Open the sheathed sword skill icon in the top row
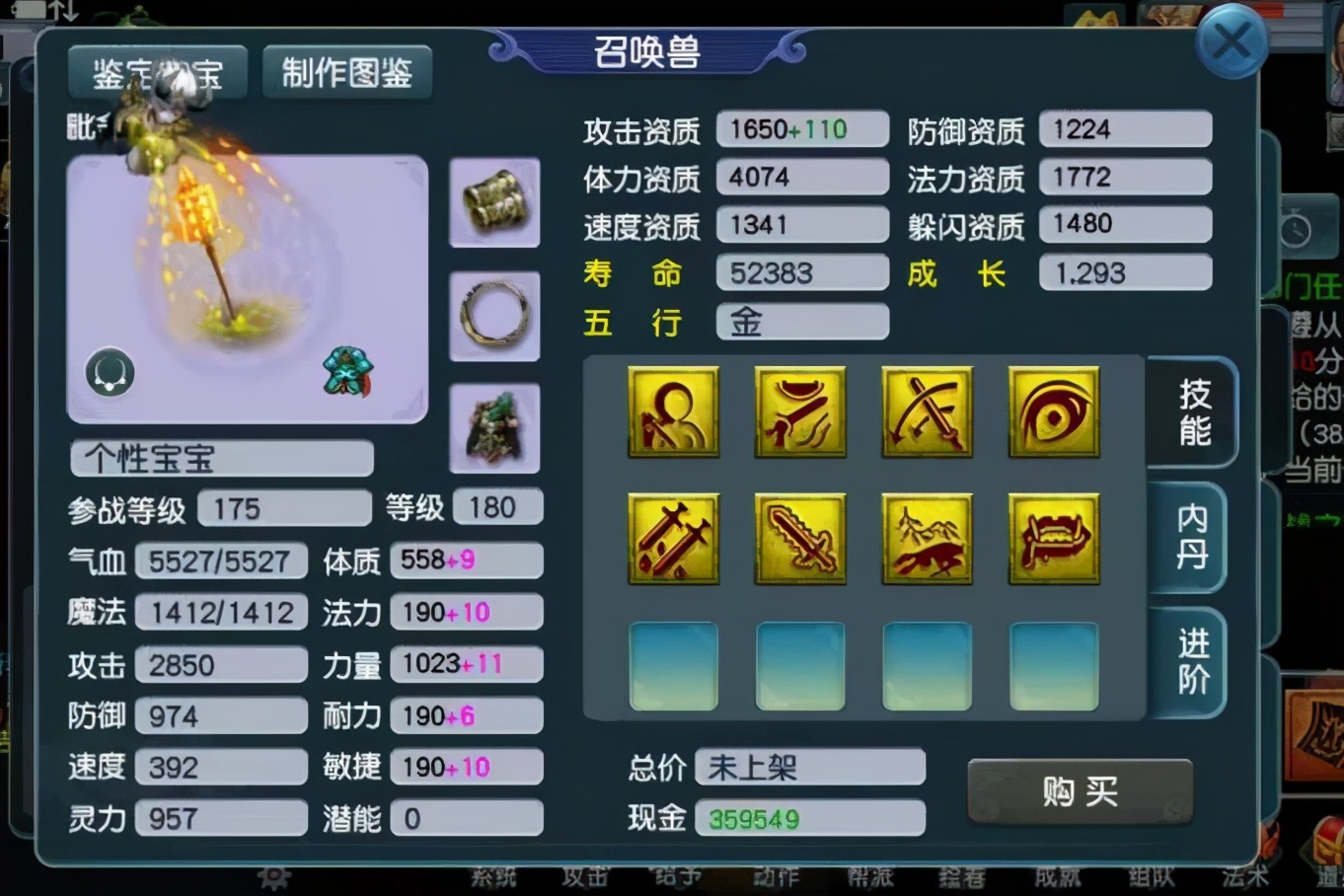The height and width of the screenshot is (896, 1344). point(800,412)
